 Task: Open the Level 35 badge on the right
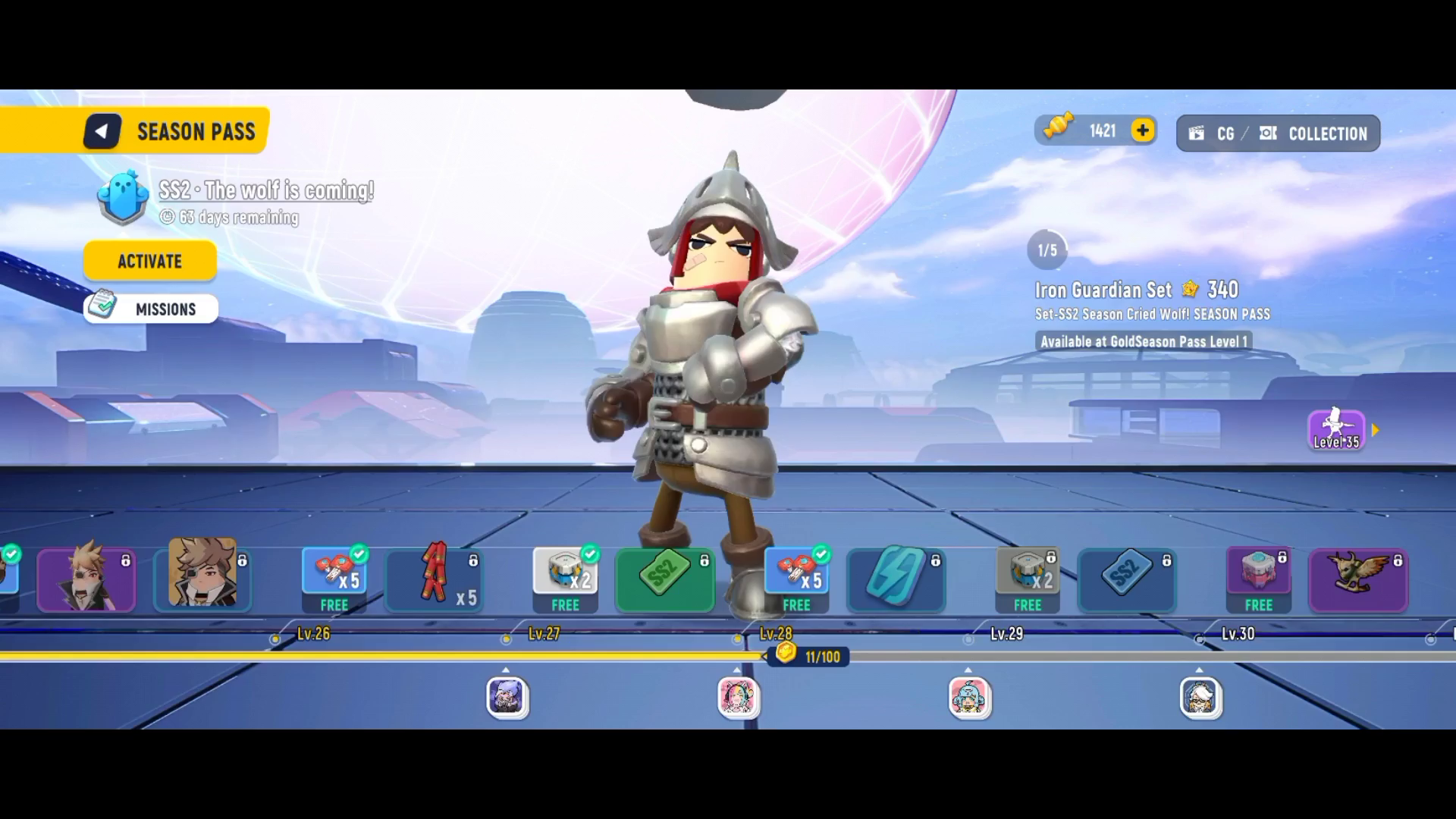[1336, 429]
